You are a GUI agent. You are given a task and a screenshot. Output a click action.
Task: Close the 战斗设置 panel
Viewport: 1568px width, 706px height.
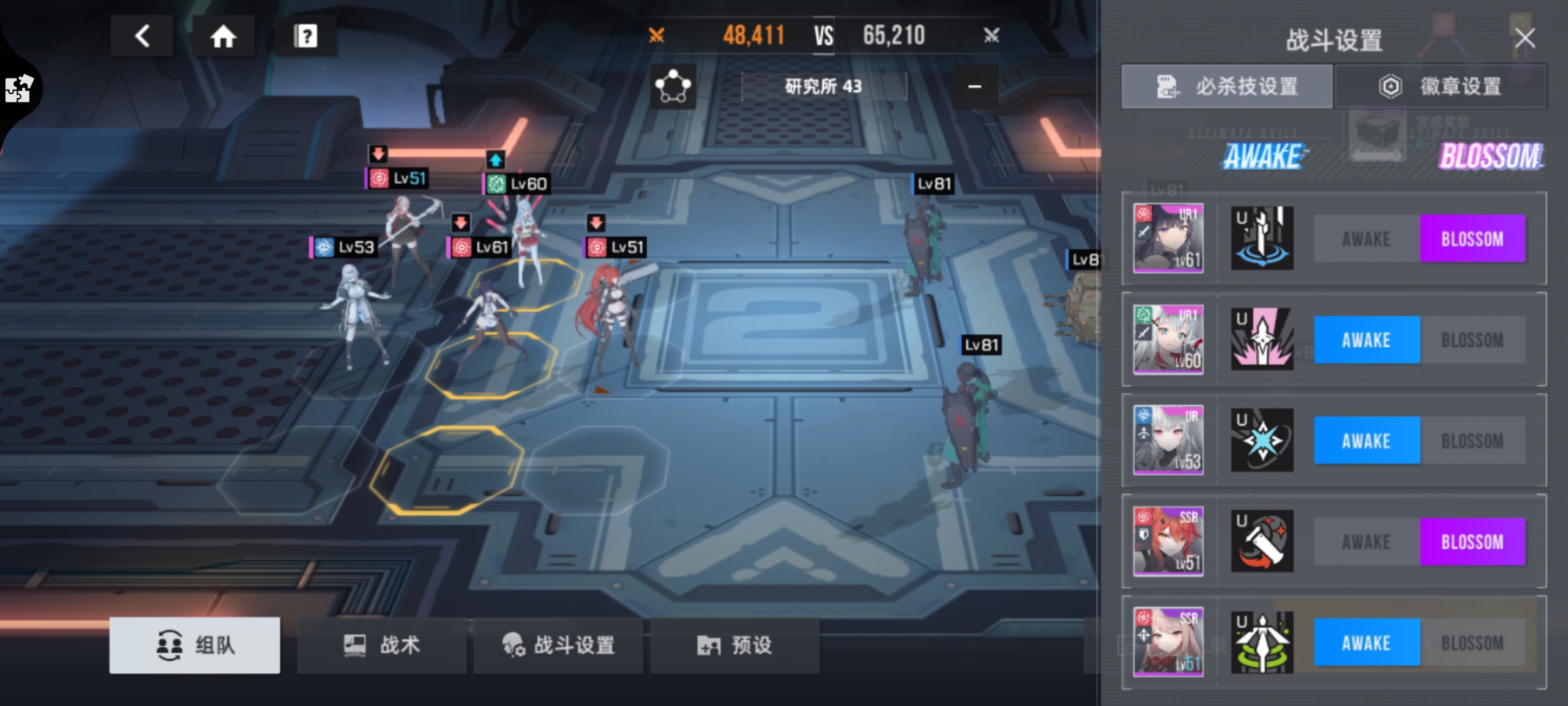[1525, 39]
